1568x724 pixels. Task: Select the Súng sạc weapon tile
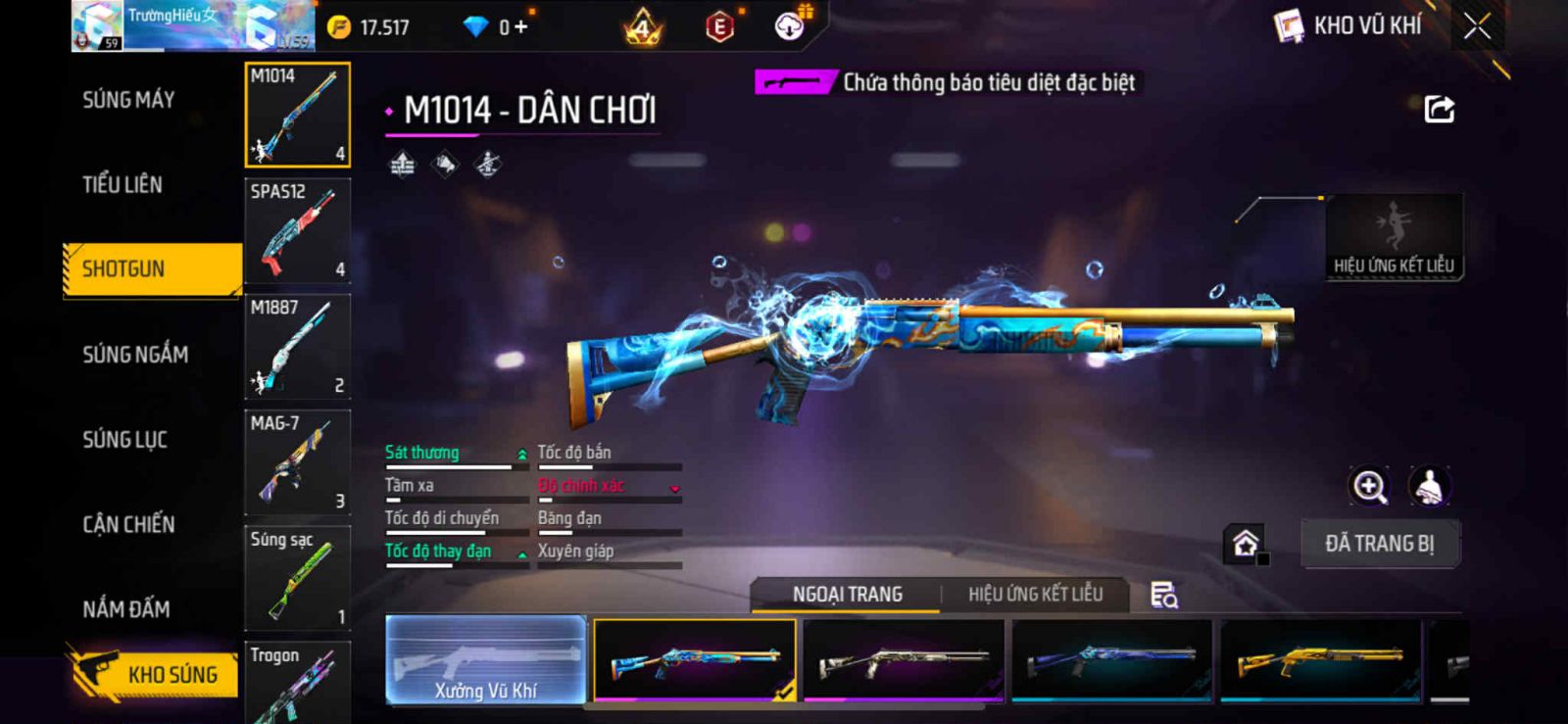297,577
